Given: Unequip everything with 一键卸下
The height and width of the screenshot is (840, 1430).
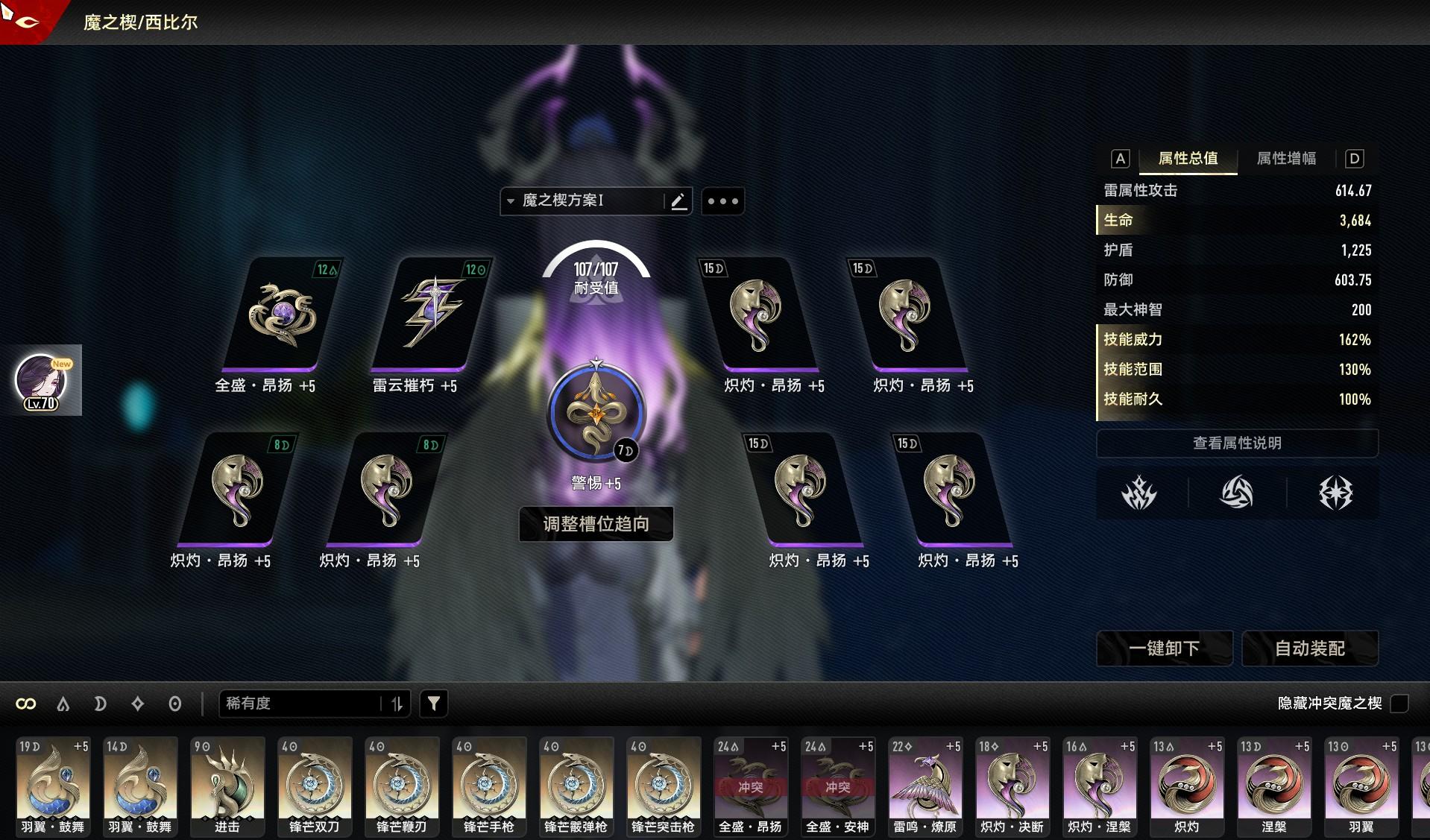Looking at the screenshot, I should (1164, 648).
